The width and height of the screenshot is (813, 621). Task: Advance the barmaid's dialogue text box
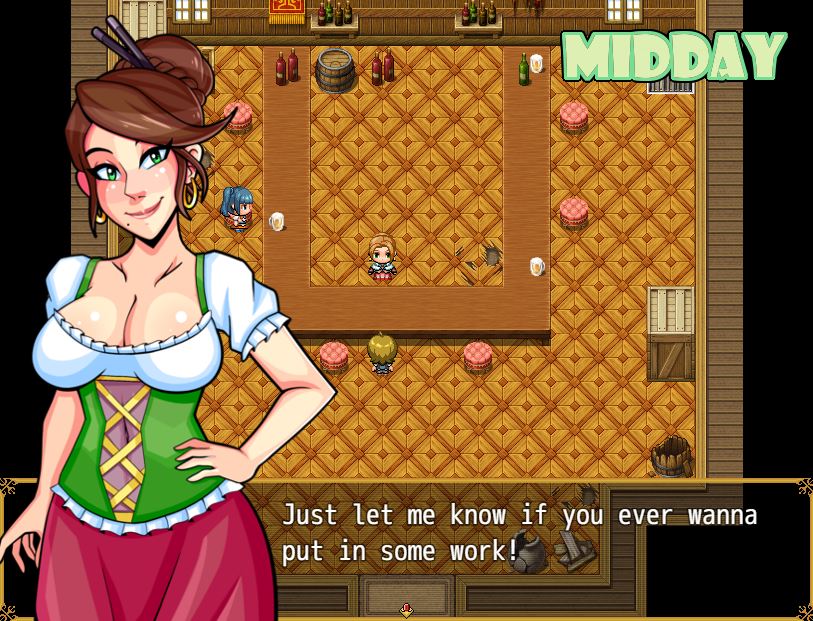520,534
